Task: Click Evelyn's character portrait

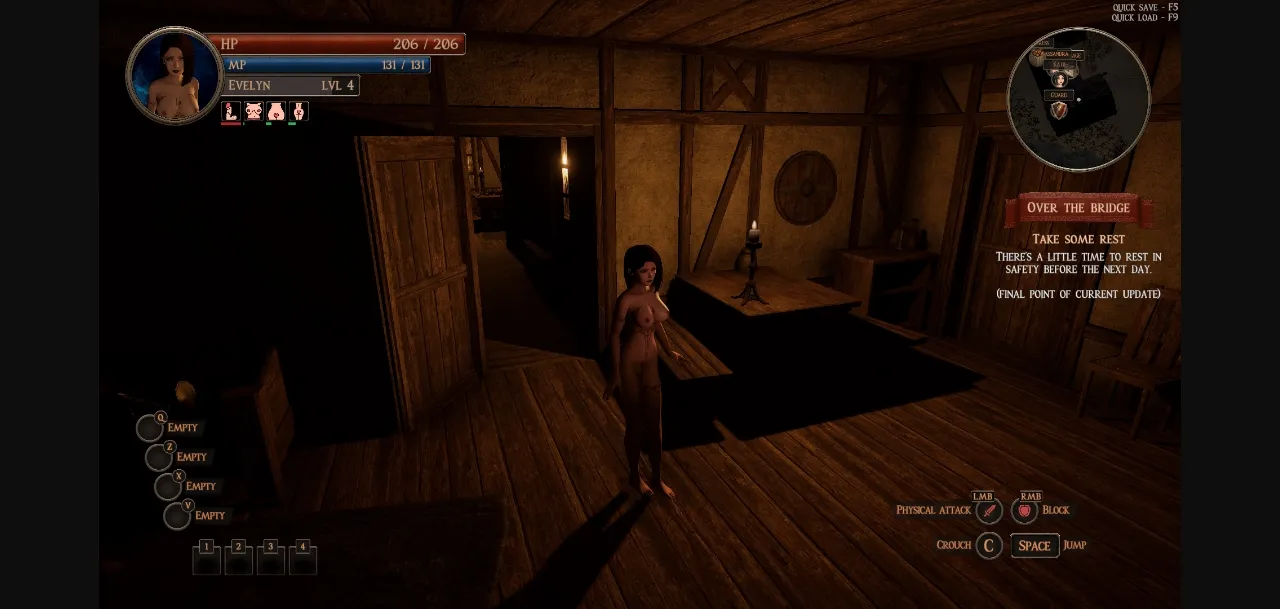Action: [x=174, y=76]
